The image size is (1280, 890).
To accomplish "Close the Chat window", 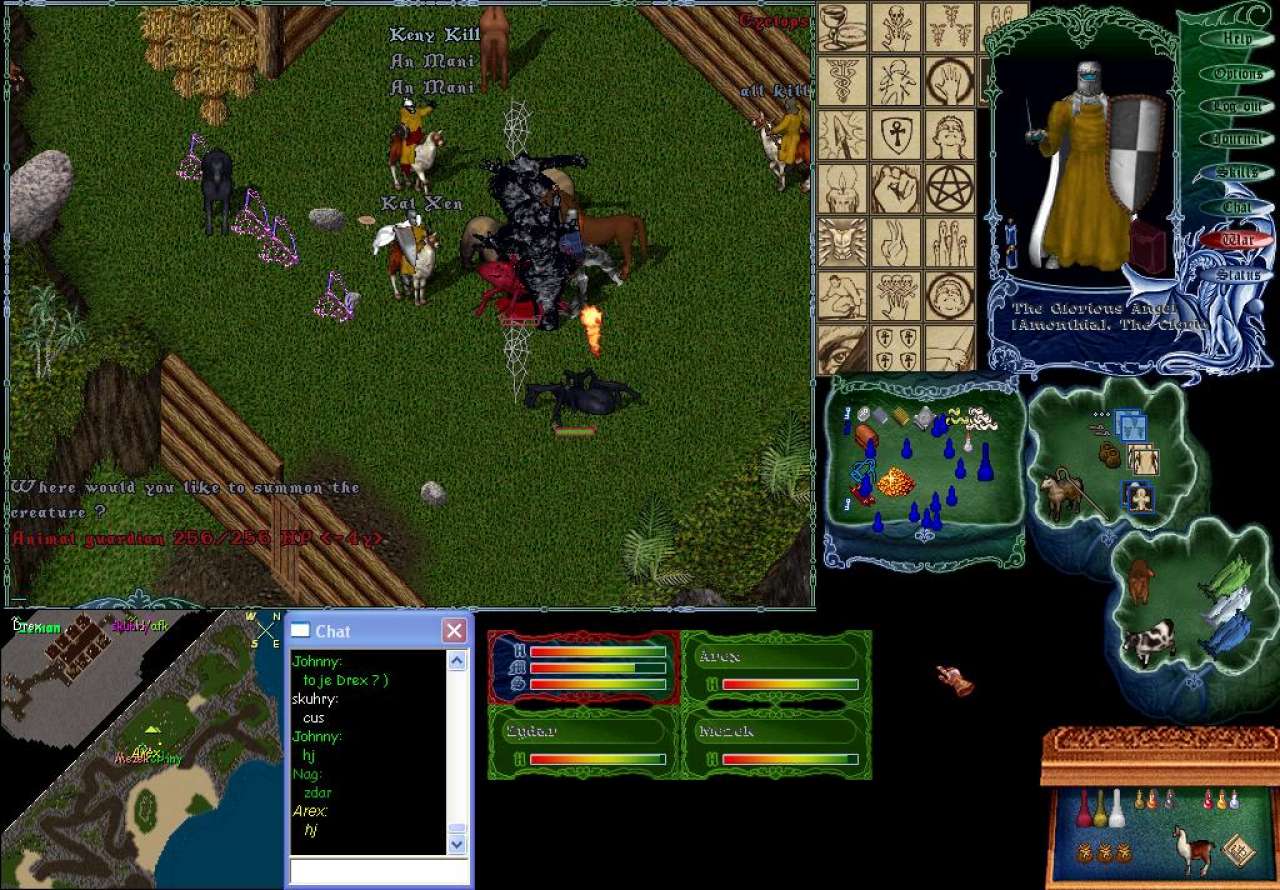I will (454, 631).
